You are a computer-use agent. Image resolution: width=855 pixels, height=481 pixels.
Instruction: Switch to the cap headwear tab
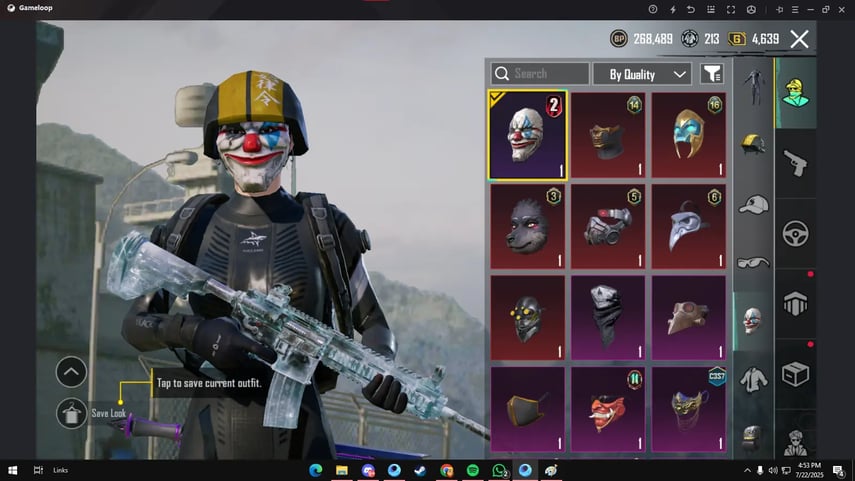750,205
